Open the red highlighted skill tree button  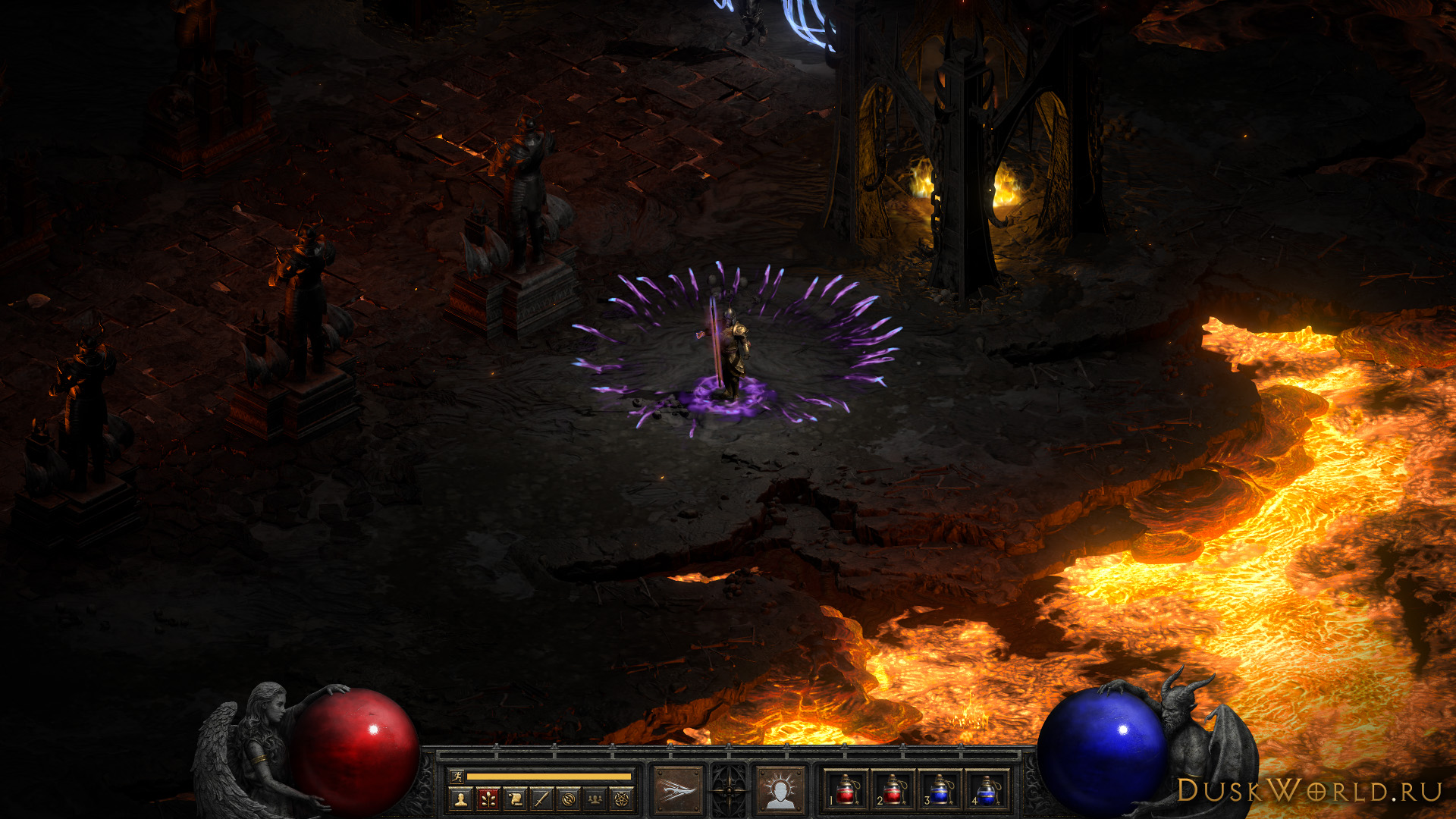point(488,798)
